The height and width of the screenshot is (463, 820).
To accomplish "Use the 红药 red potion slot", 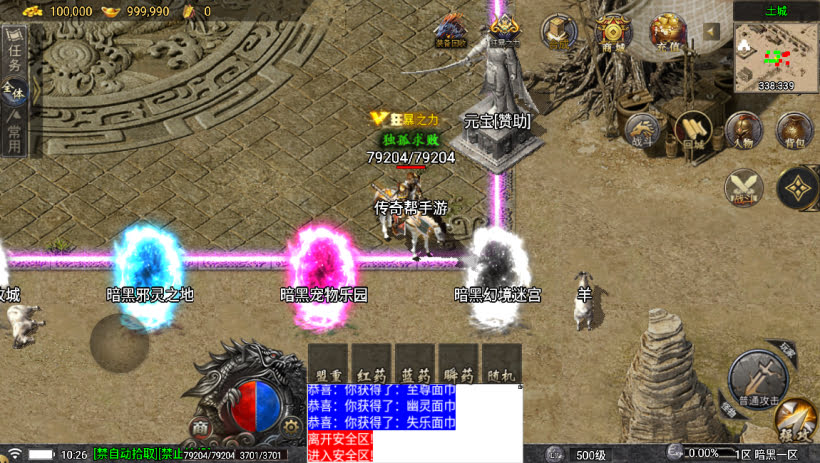I will pyautogui.click(x=372, y=364).
